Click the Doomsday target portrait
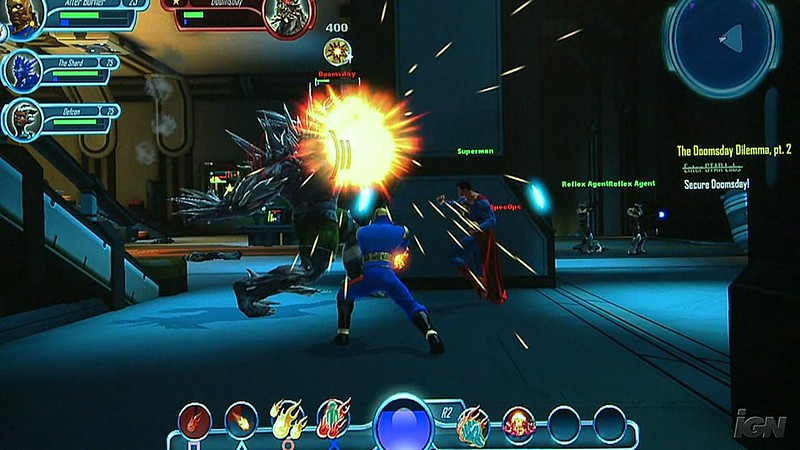Viewport: 800px width, 450px height. (x=285, y=18)
